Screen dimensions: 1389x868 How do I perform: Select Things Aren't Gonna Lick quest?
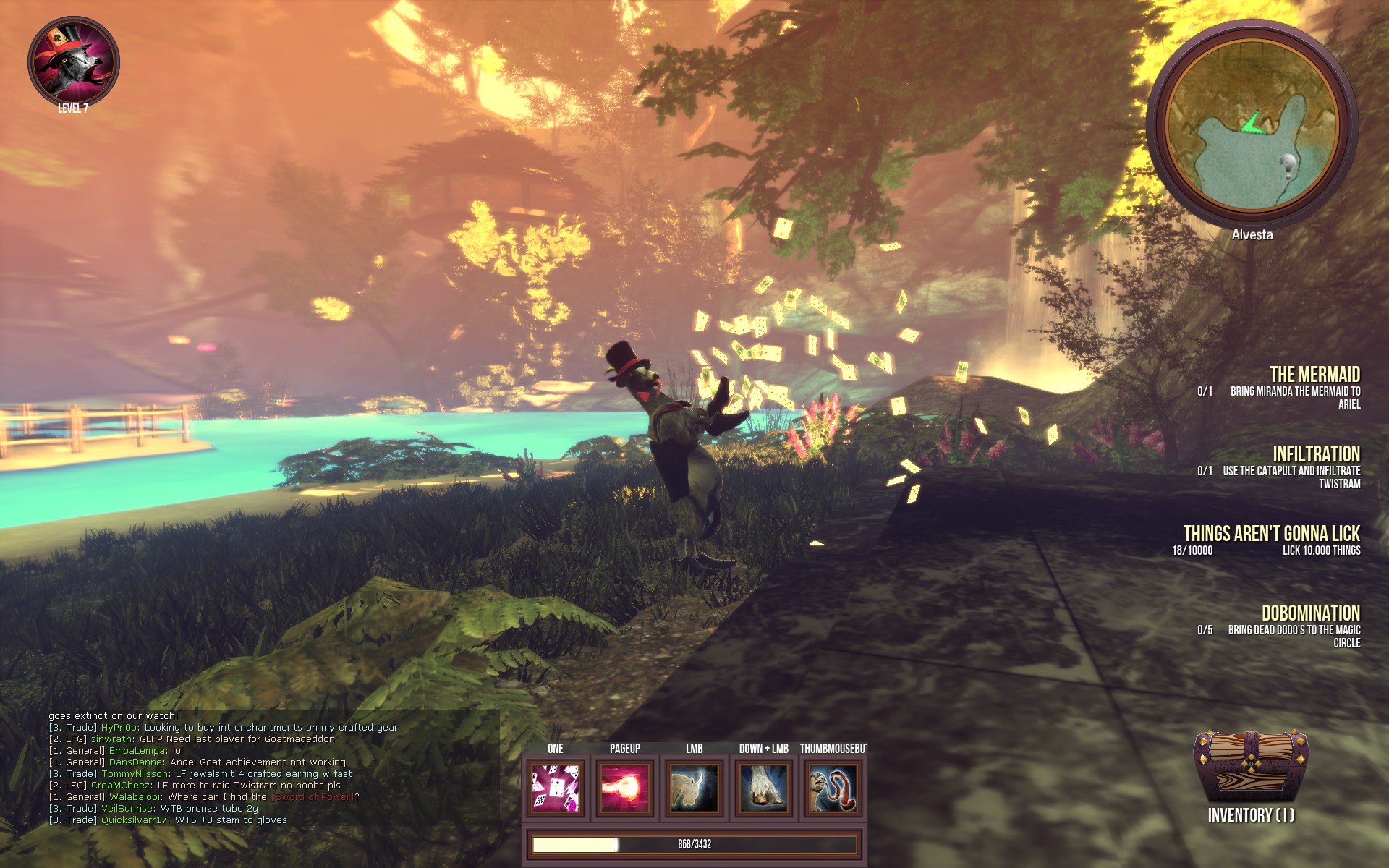coord(1271,534)
